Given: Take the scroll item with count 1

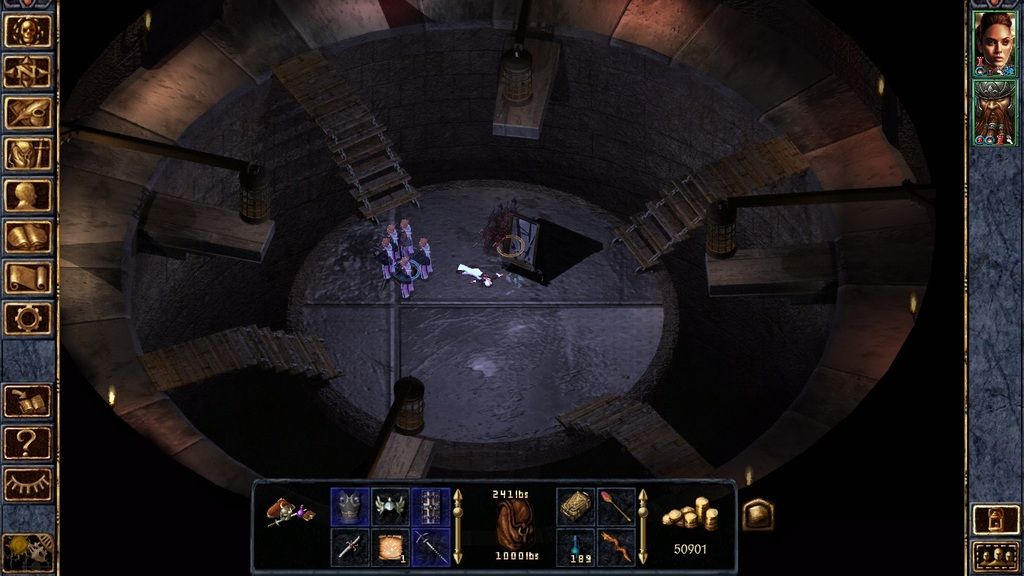Looking at the screenshot, I should (x=390, y=547).
